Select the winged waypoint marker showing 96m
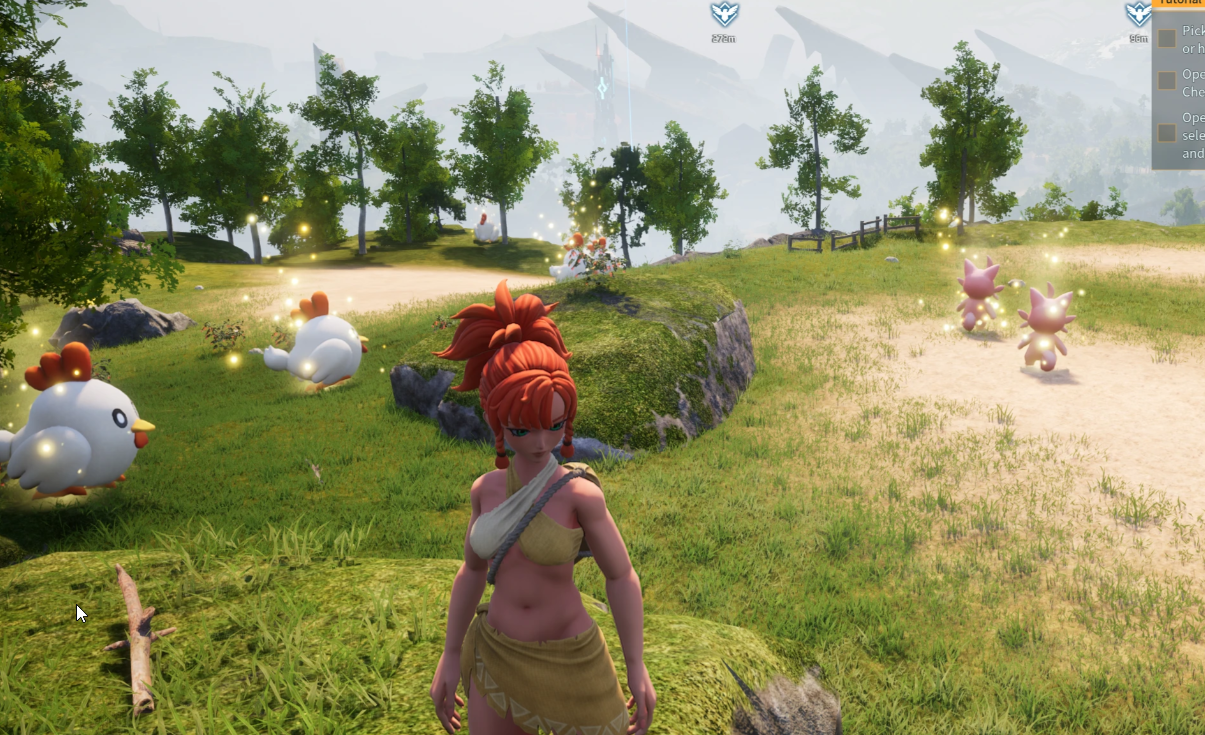The width and height of the screenshot is (1205, 735). tap(1137, 14)
